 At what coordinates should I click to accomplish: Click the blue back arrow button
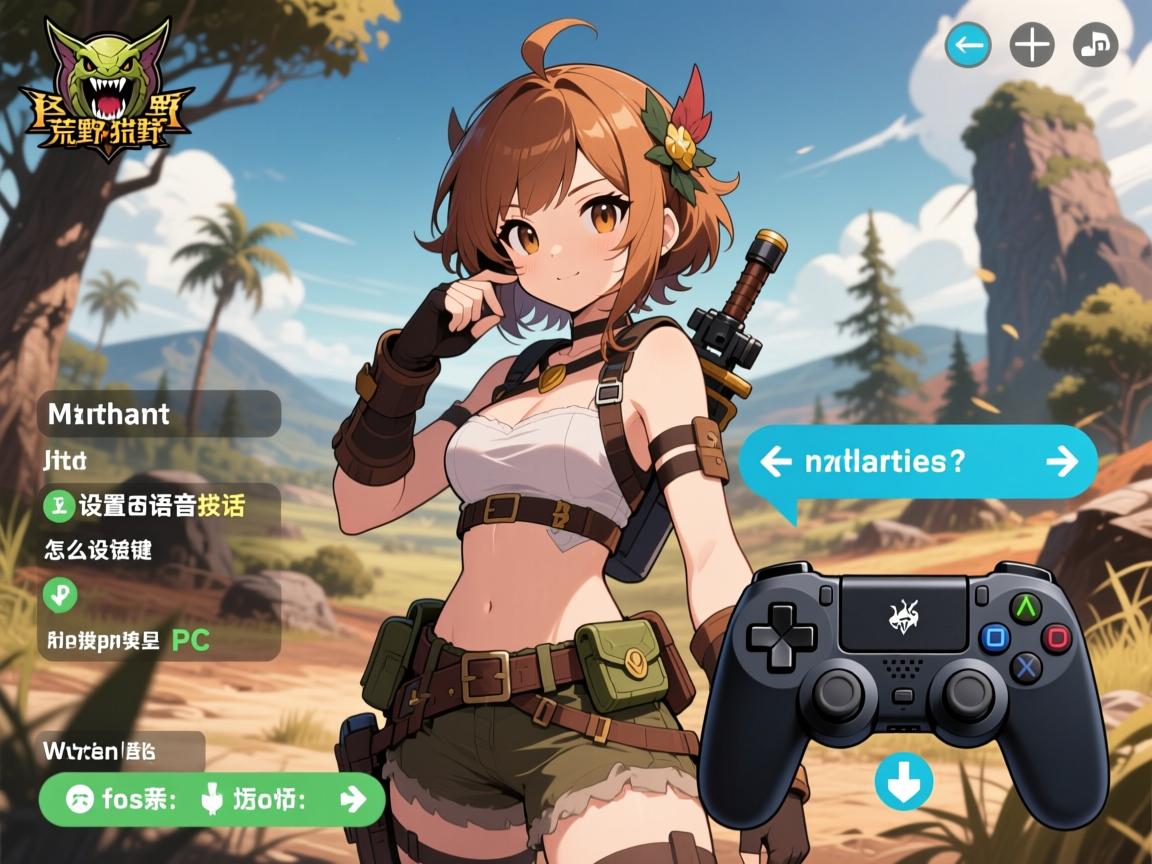[x=968, y=45]
